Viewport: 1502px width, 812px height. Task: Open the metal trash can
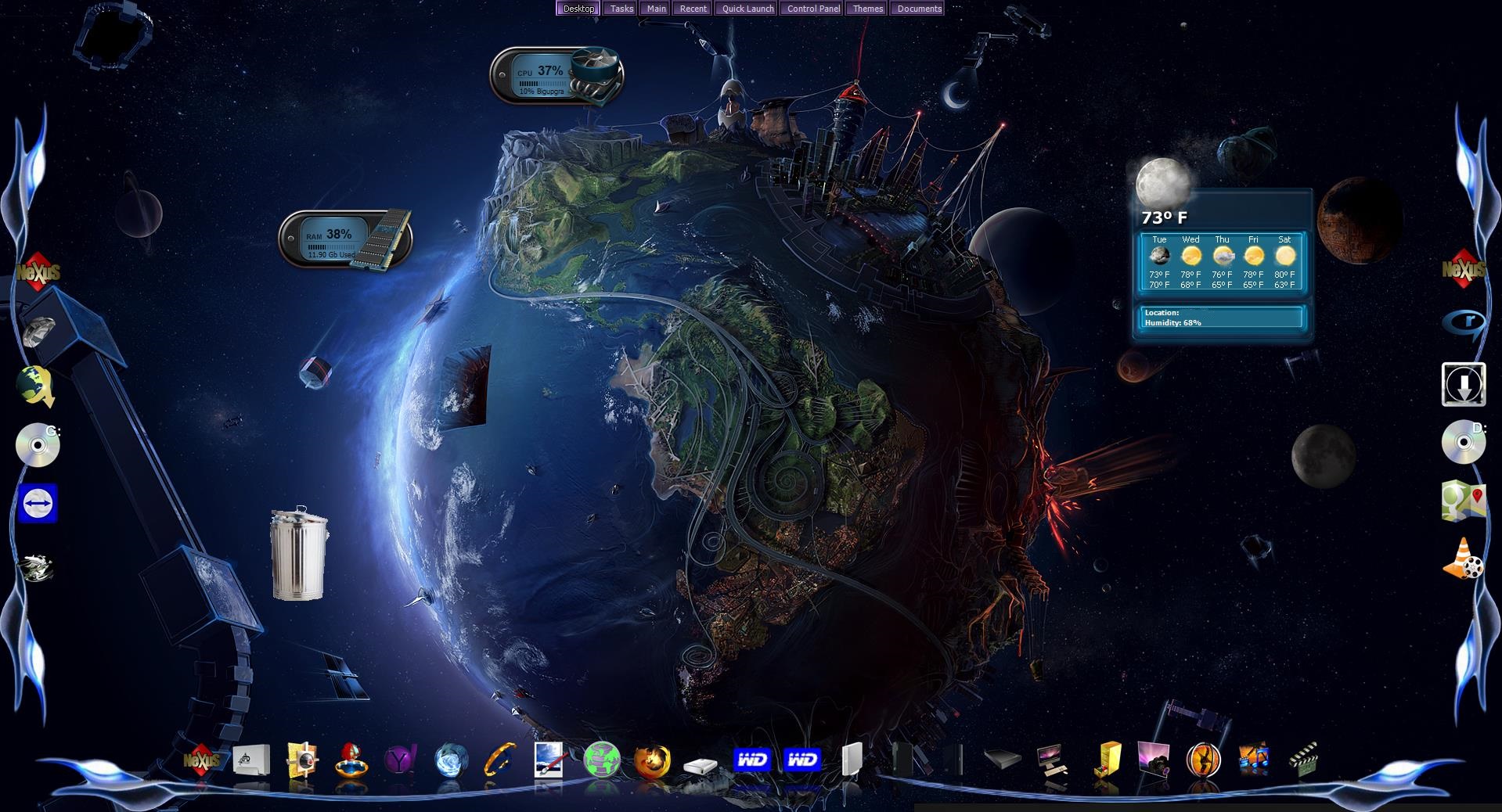299,554
